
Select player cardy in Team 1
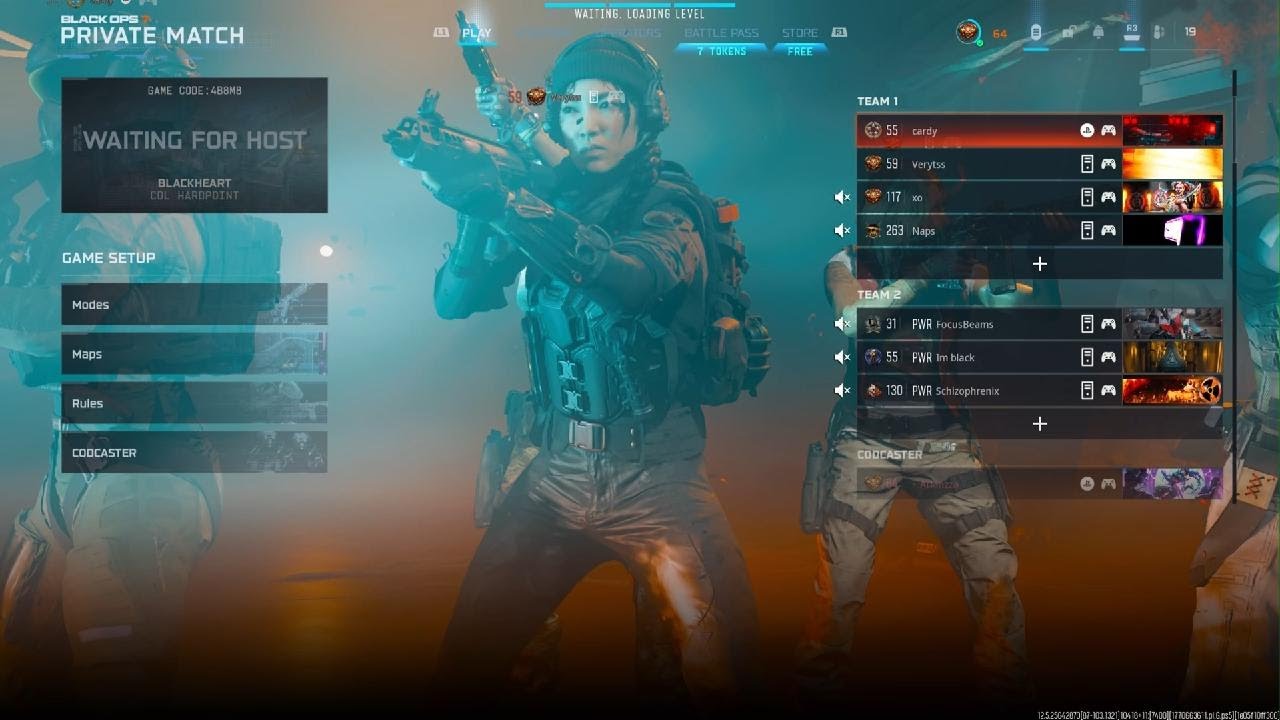click(x=980, y=131)
